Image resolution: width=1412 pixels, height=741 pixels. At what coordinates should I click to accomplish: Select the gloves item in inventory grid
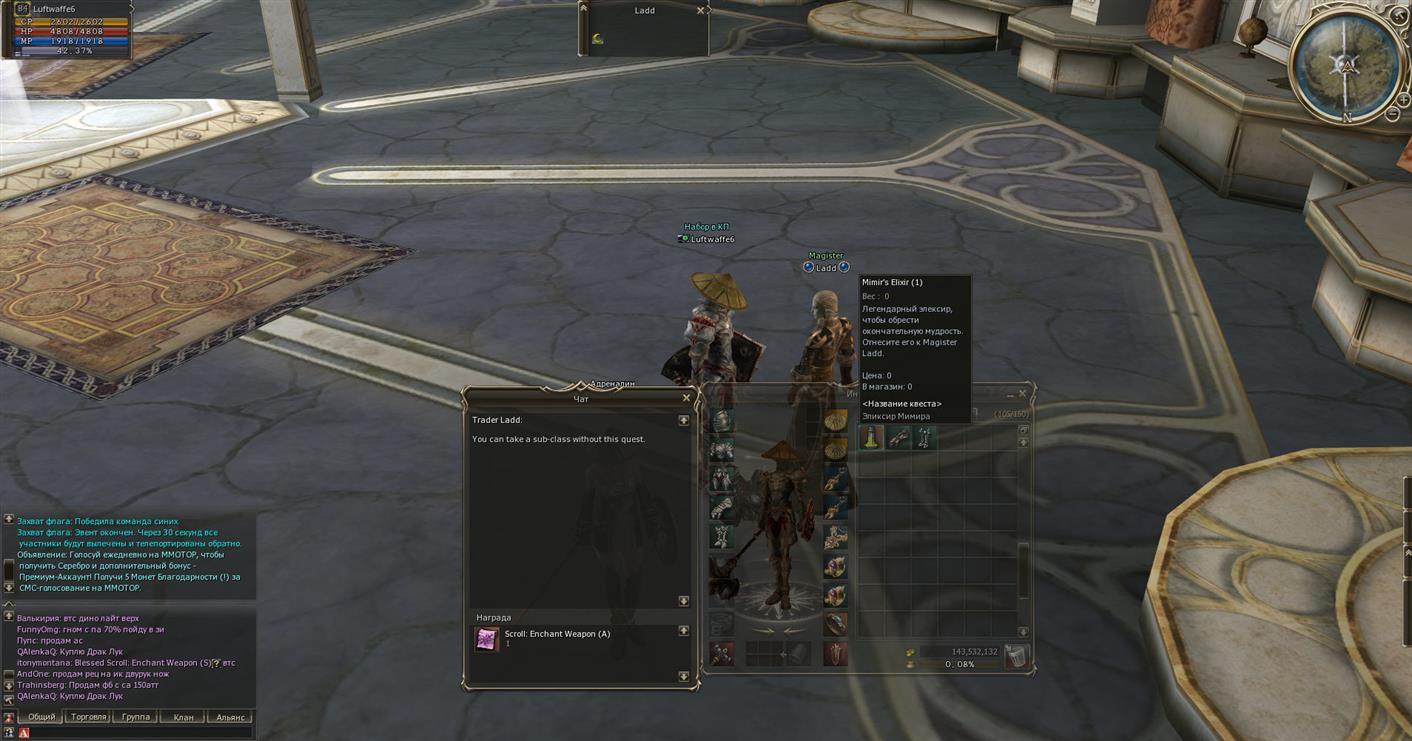[899, 437]
